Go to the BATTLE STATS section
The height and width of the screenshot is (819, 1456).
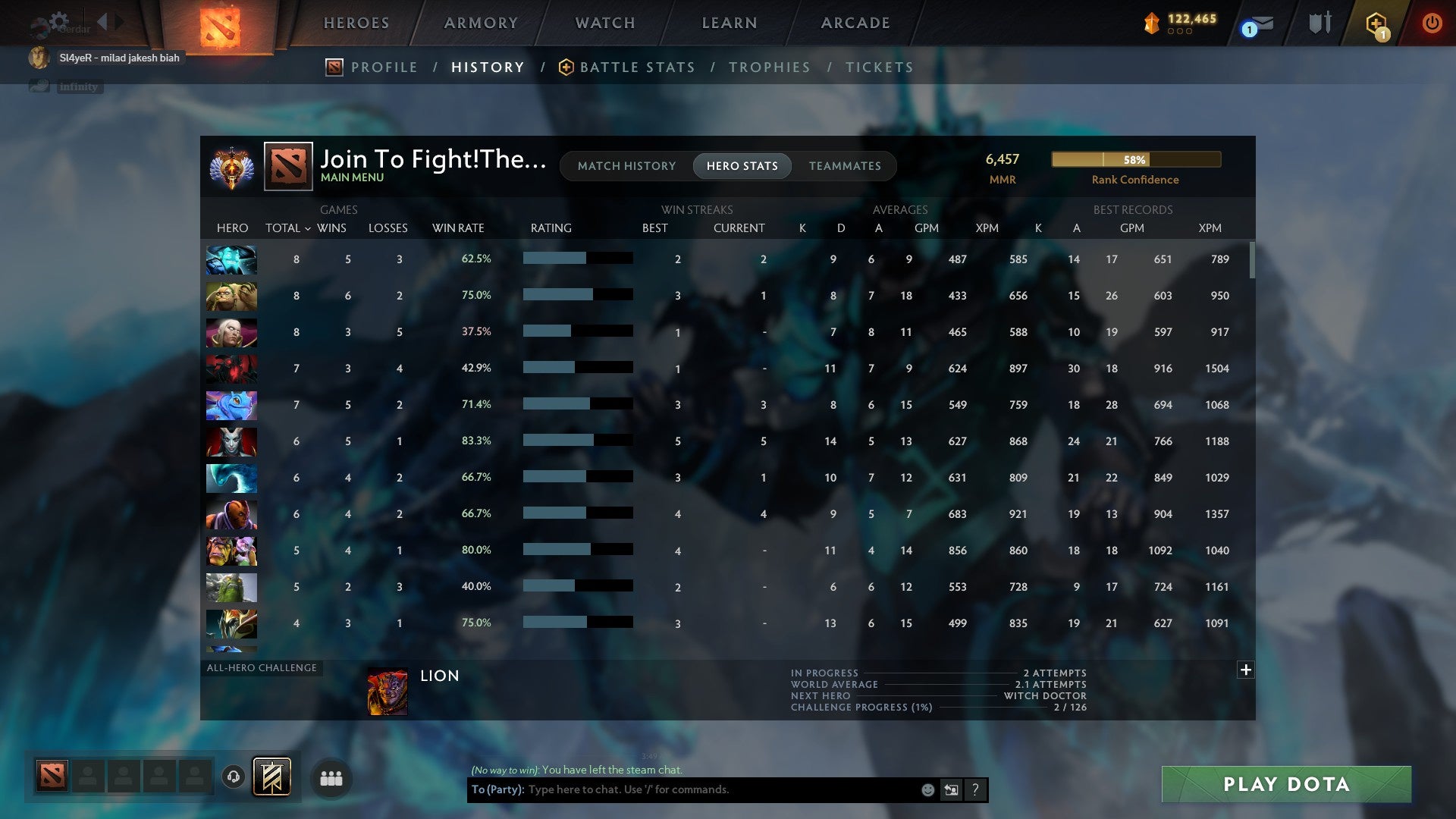637,67
